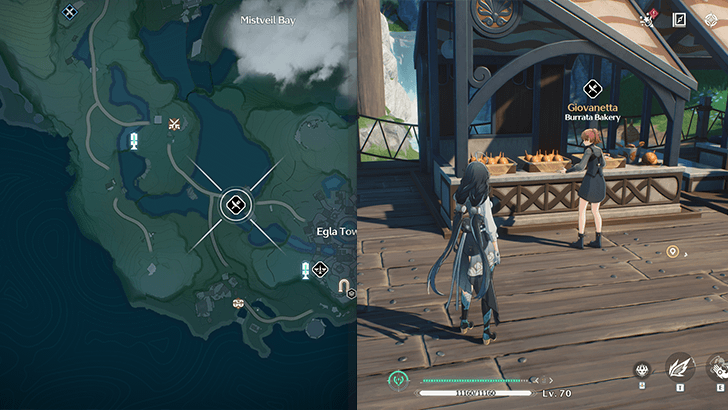Activate the wing-shaped skill icon

pos(680,369)
